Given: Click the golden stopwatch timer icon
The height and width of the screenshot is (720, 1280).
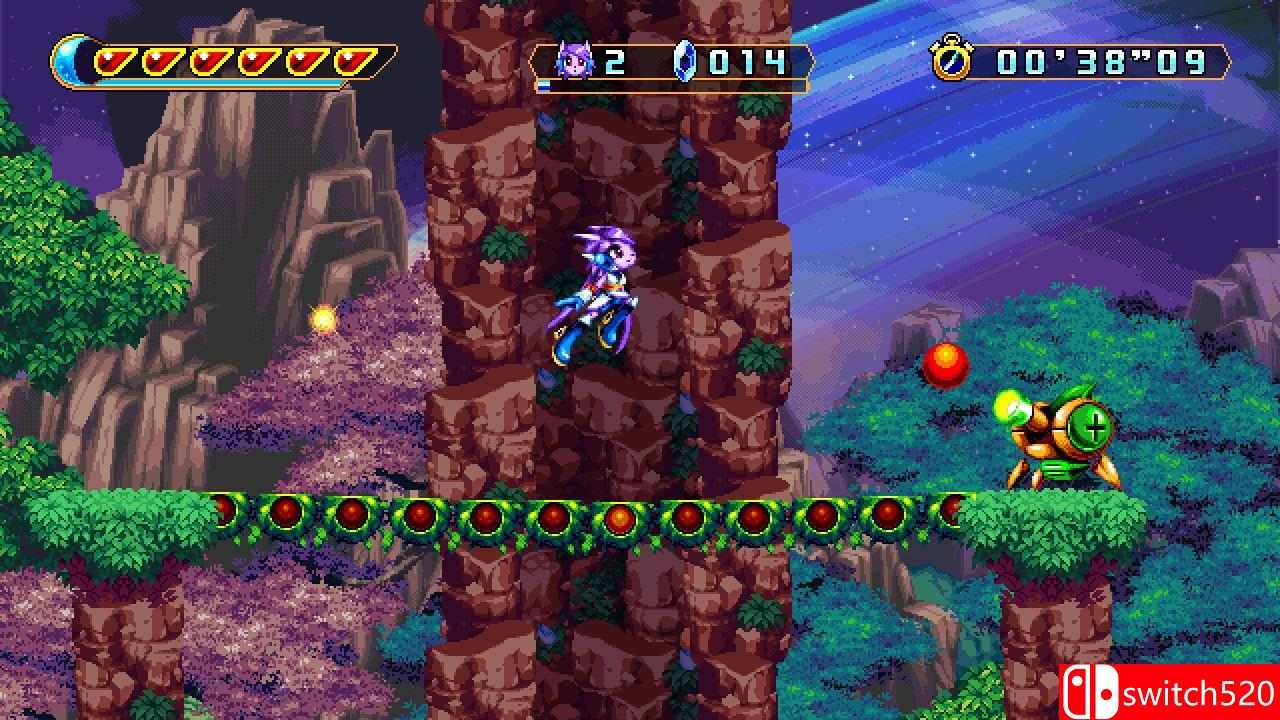Looking at the screenshot, I should [x=953, y=61].
